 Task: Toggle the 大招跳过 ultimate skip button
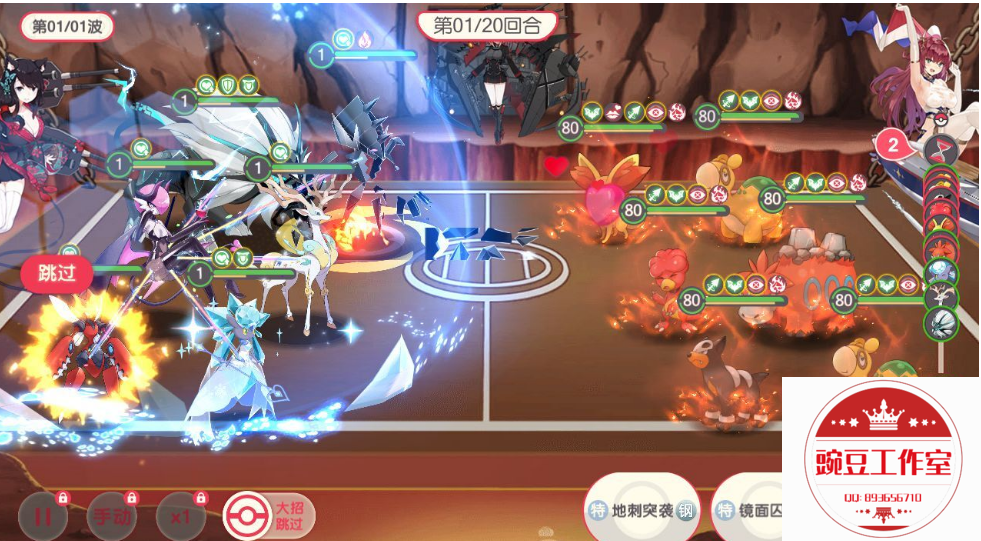click(268, 516)
